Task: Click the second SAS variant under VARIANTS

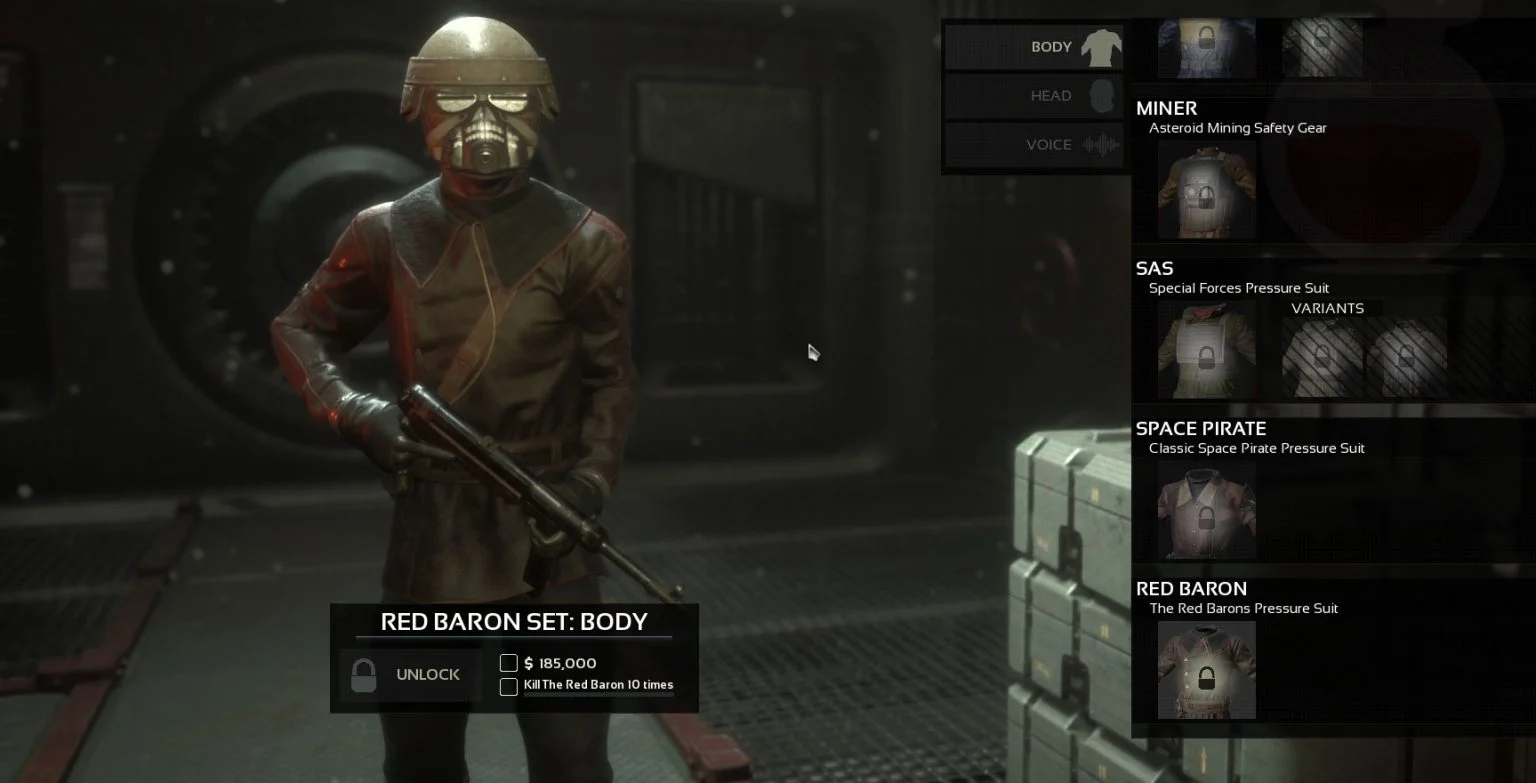Action: point(1405,352)
